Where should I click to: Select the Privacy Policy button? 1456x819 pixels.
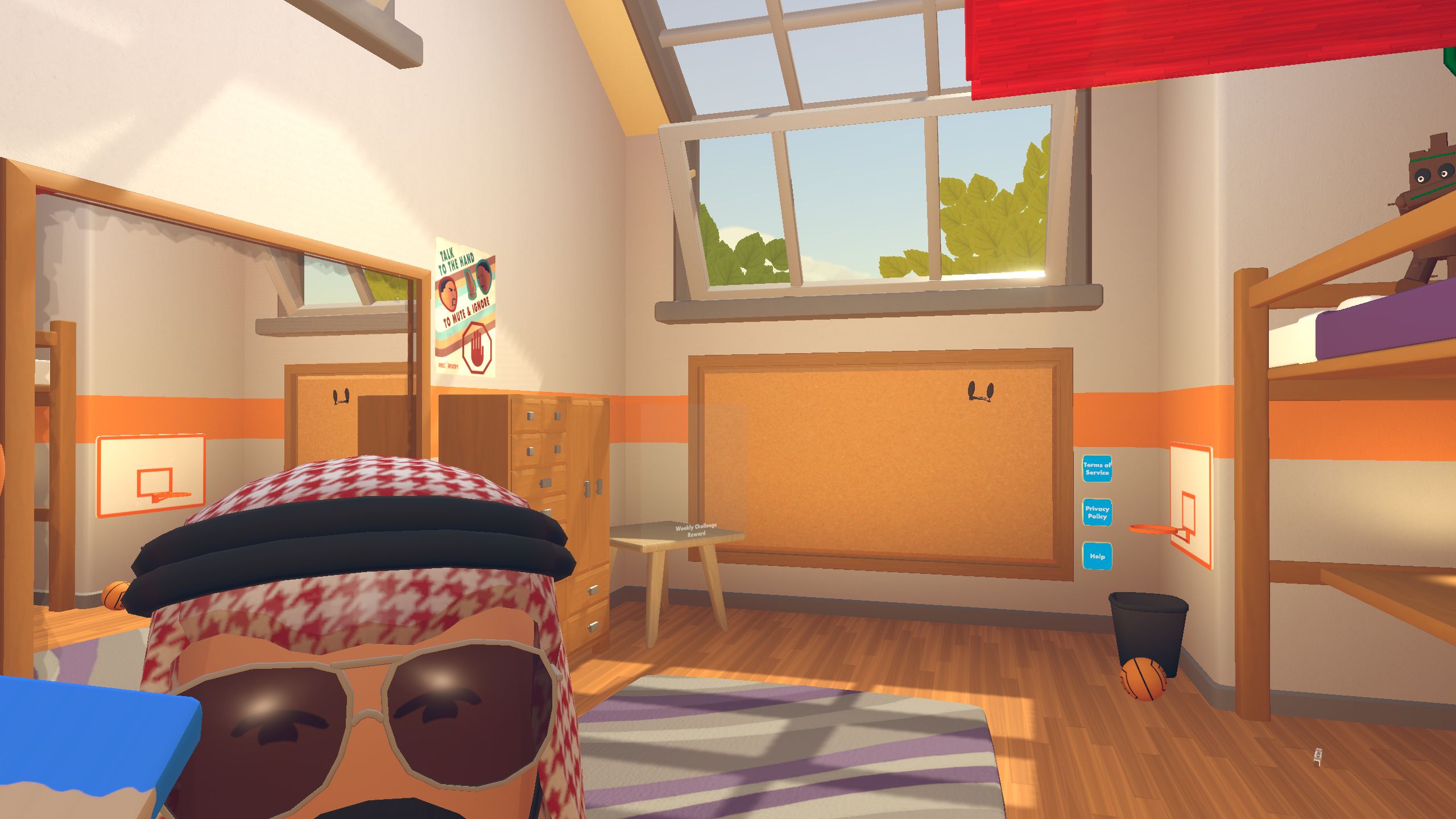pos(1097,512)
